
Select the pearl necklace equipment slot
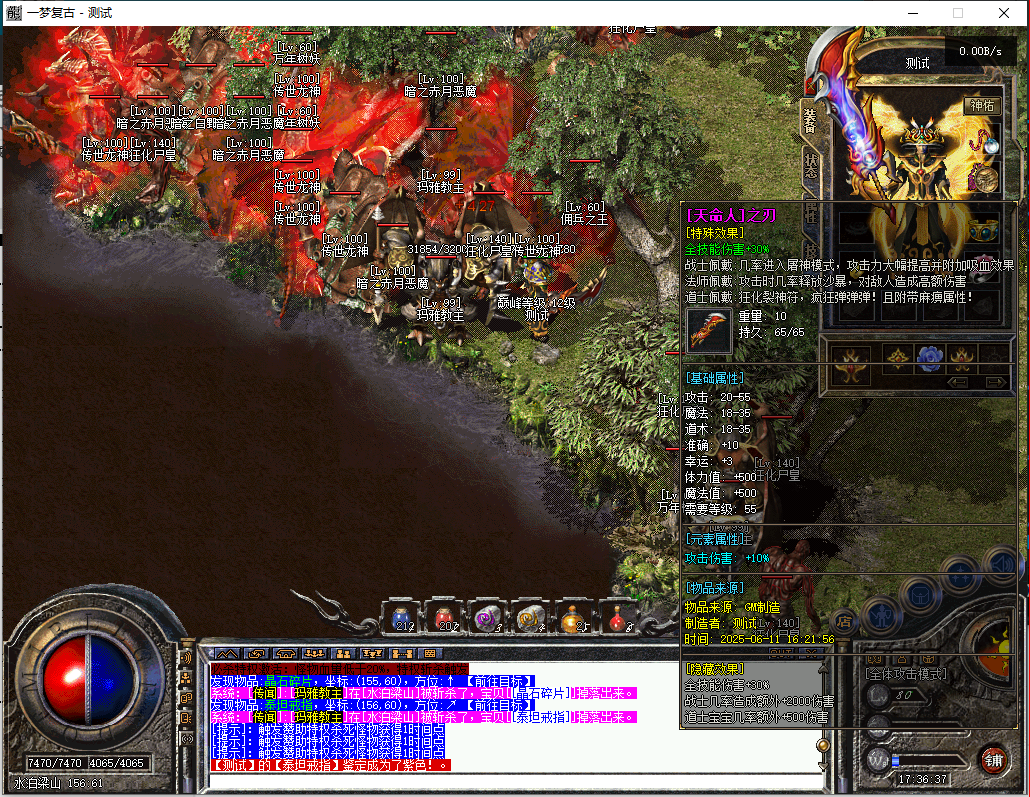(986, 141)
